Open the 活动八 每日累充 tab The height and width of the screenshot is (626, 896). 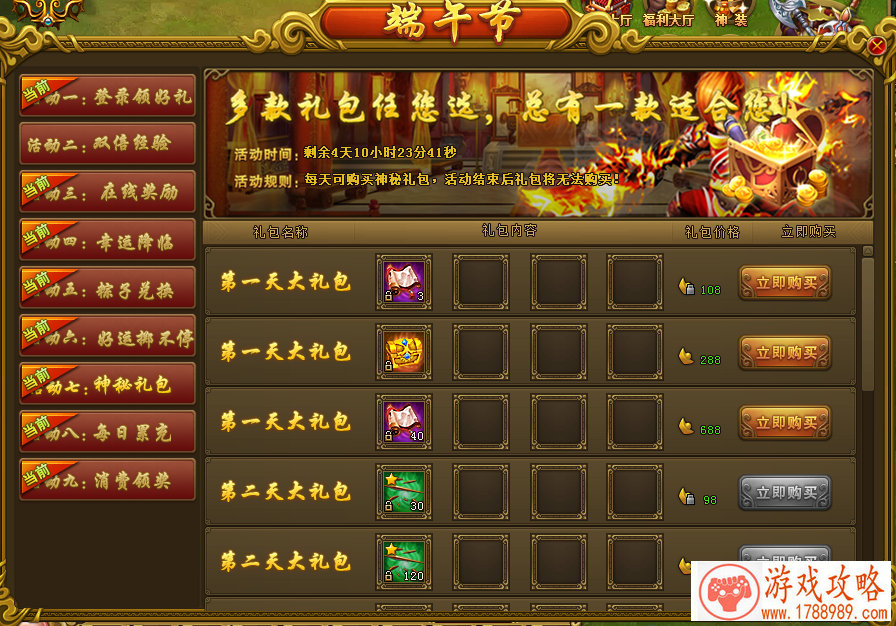pyautogui.click(x=108, y=432)
